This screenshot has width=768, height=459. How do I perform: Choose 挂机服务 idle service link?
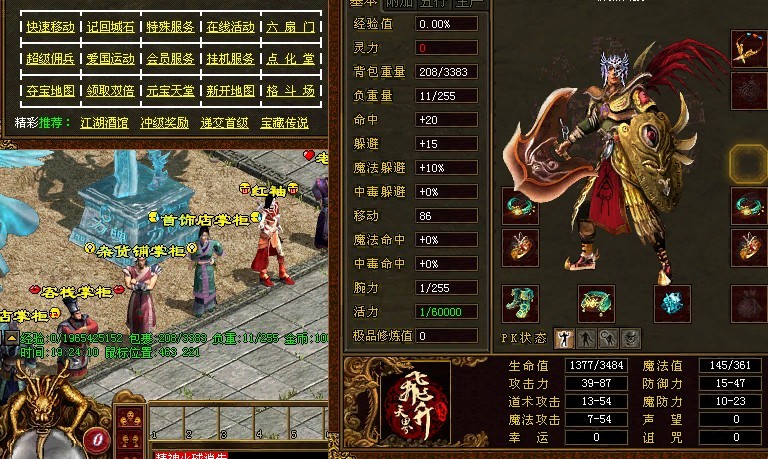[x=230, y=59]
